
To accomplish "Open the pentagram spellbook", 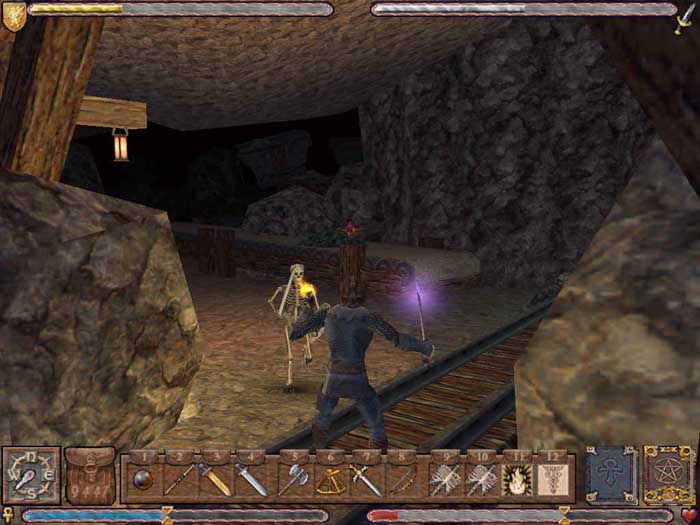I will [666, 474].
